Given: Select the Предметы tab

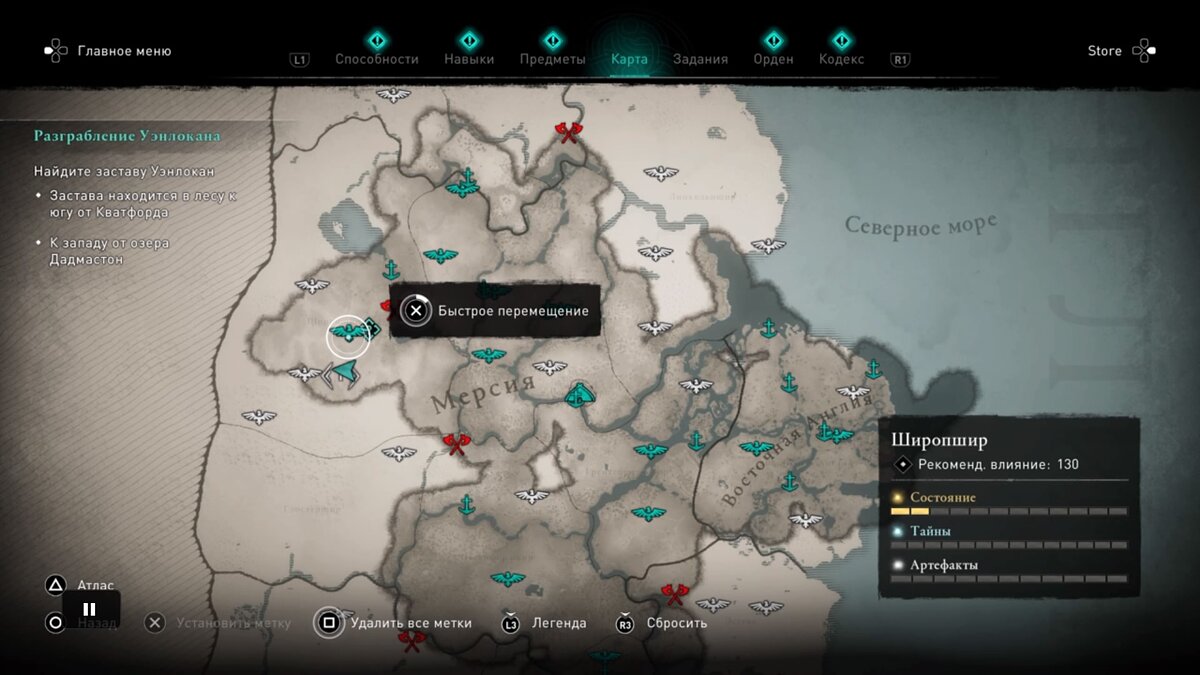Looking at the screenshot, I should (x=552, y=59).
